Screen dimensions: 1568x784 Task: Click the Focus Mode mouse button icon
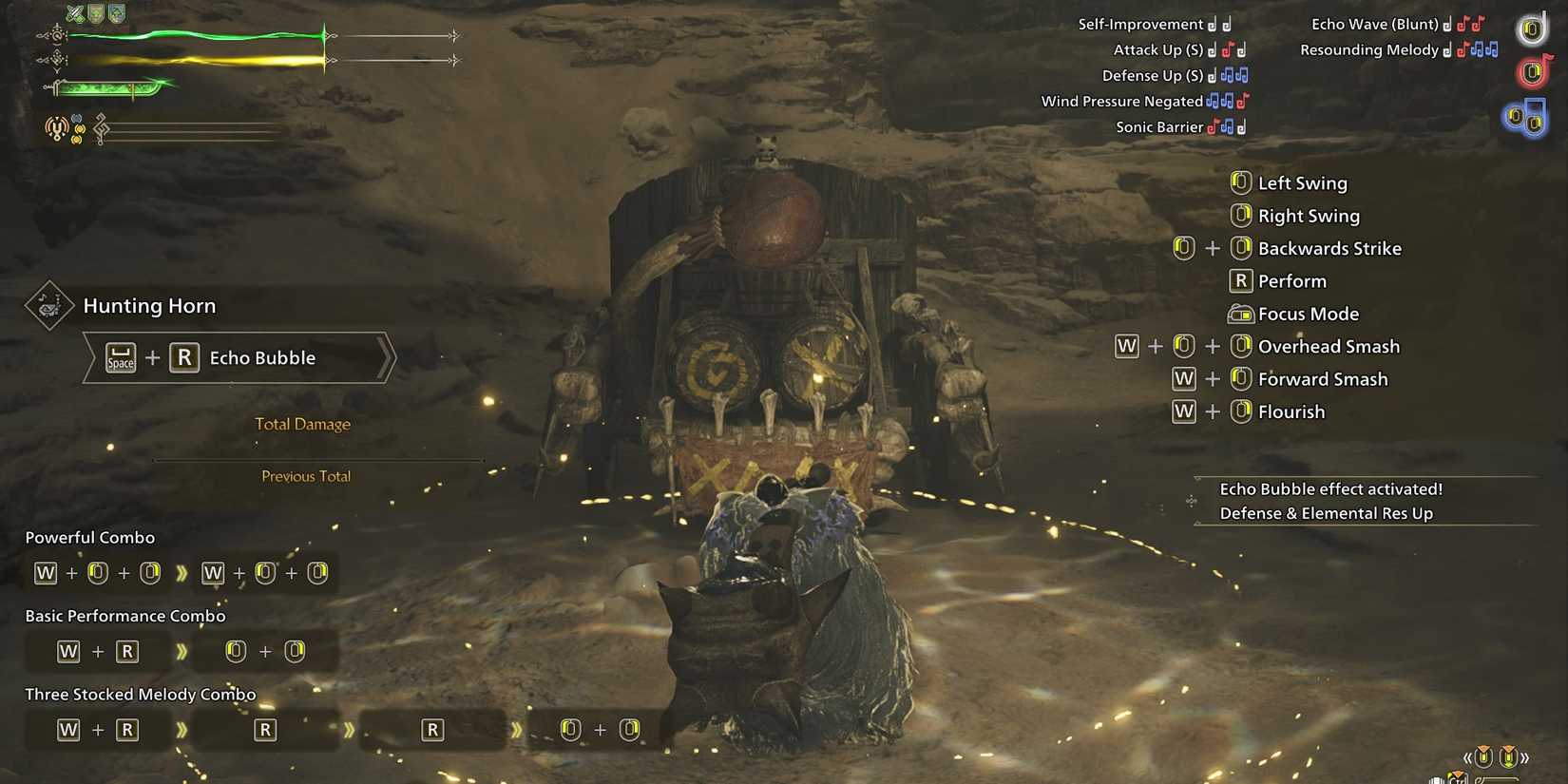pyautogui.click(x=1241, y=314)
